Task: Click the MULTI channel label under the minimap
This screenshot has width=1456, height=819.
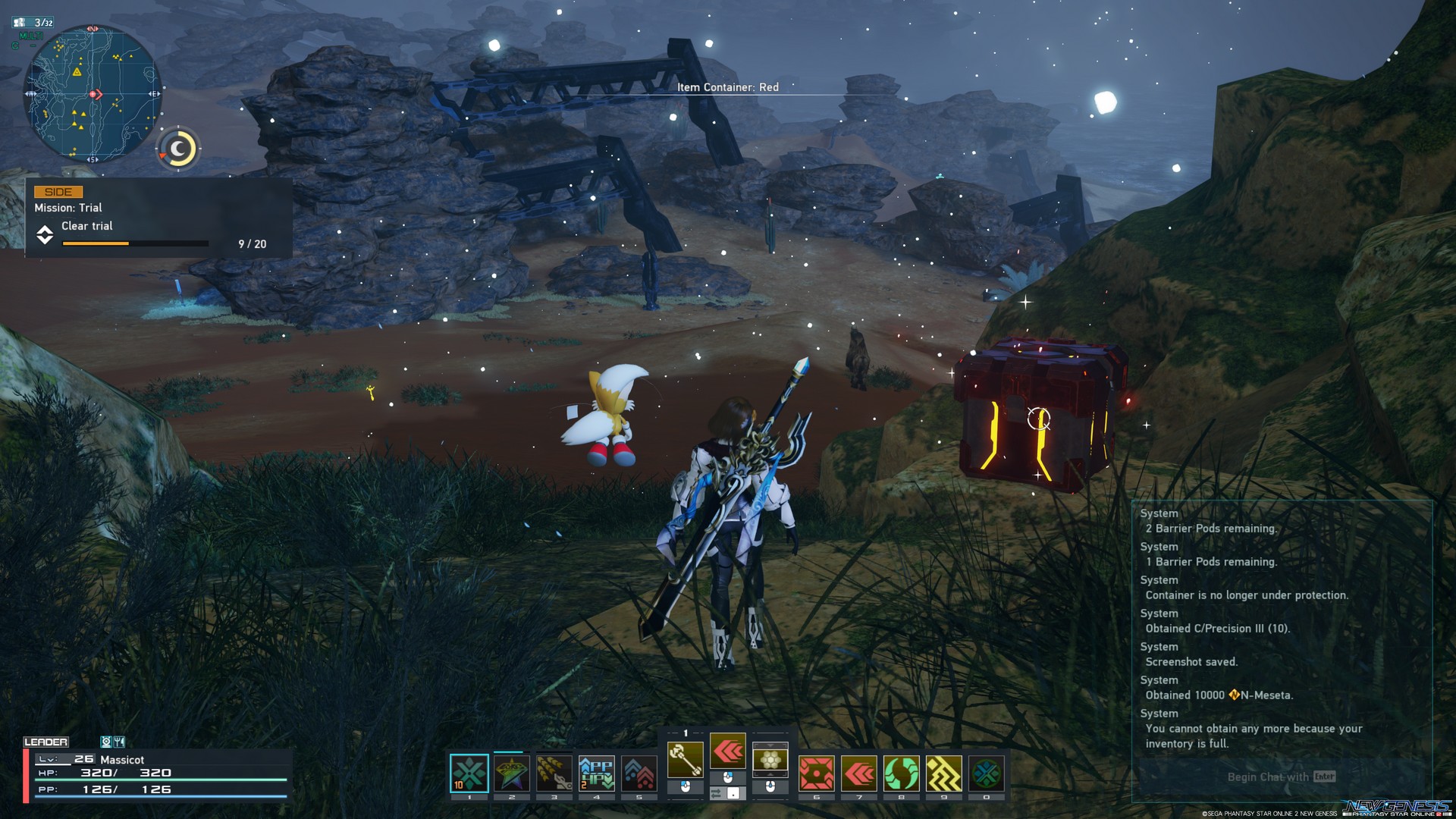Action: (x=31, y=36)
